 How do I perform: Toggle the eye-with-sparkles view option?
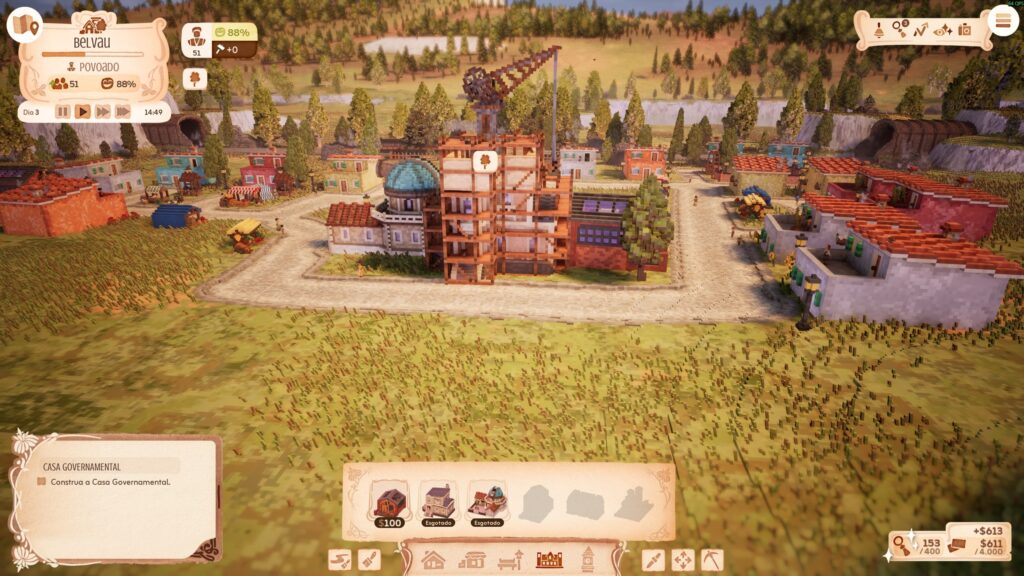click(x=943, y=30)
